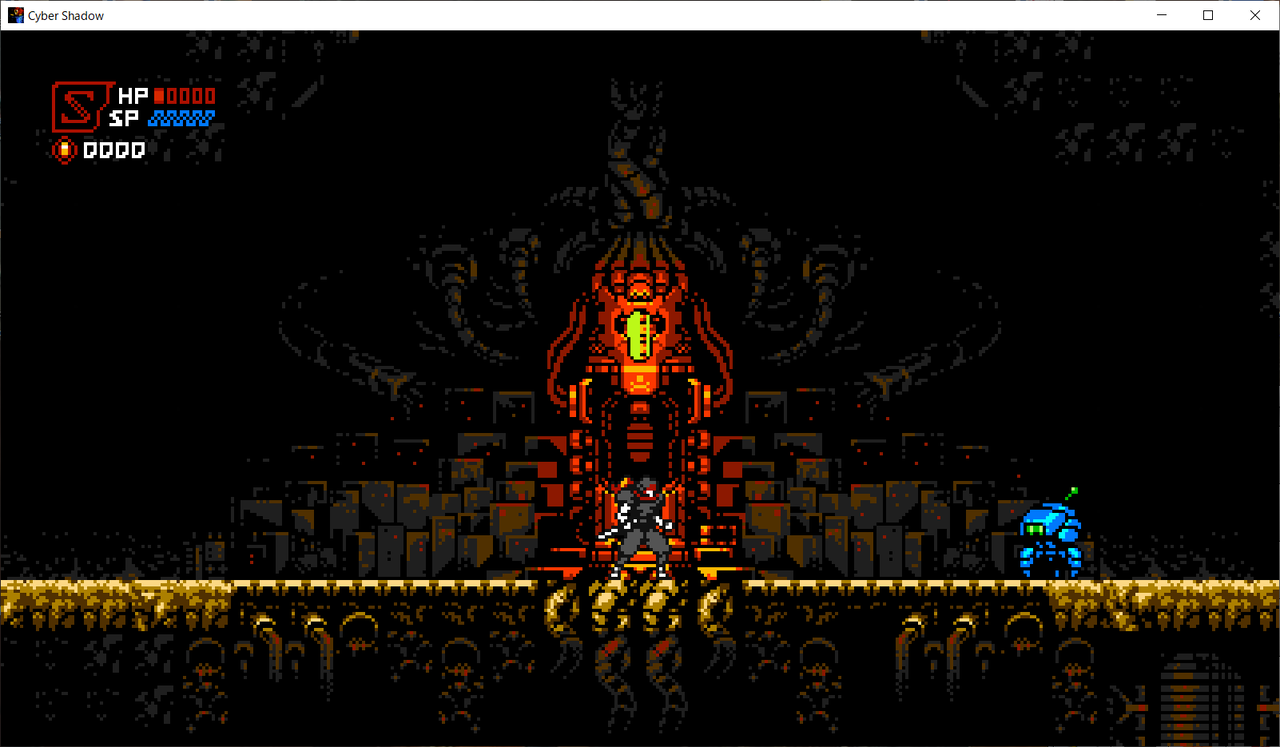The image size is (1280, 747).
Task: Click the SP label next to the blue meter
Action: (124, 117)
